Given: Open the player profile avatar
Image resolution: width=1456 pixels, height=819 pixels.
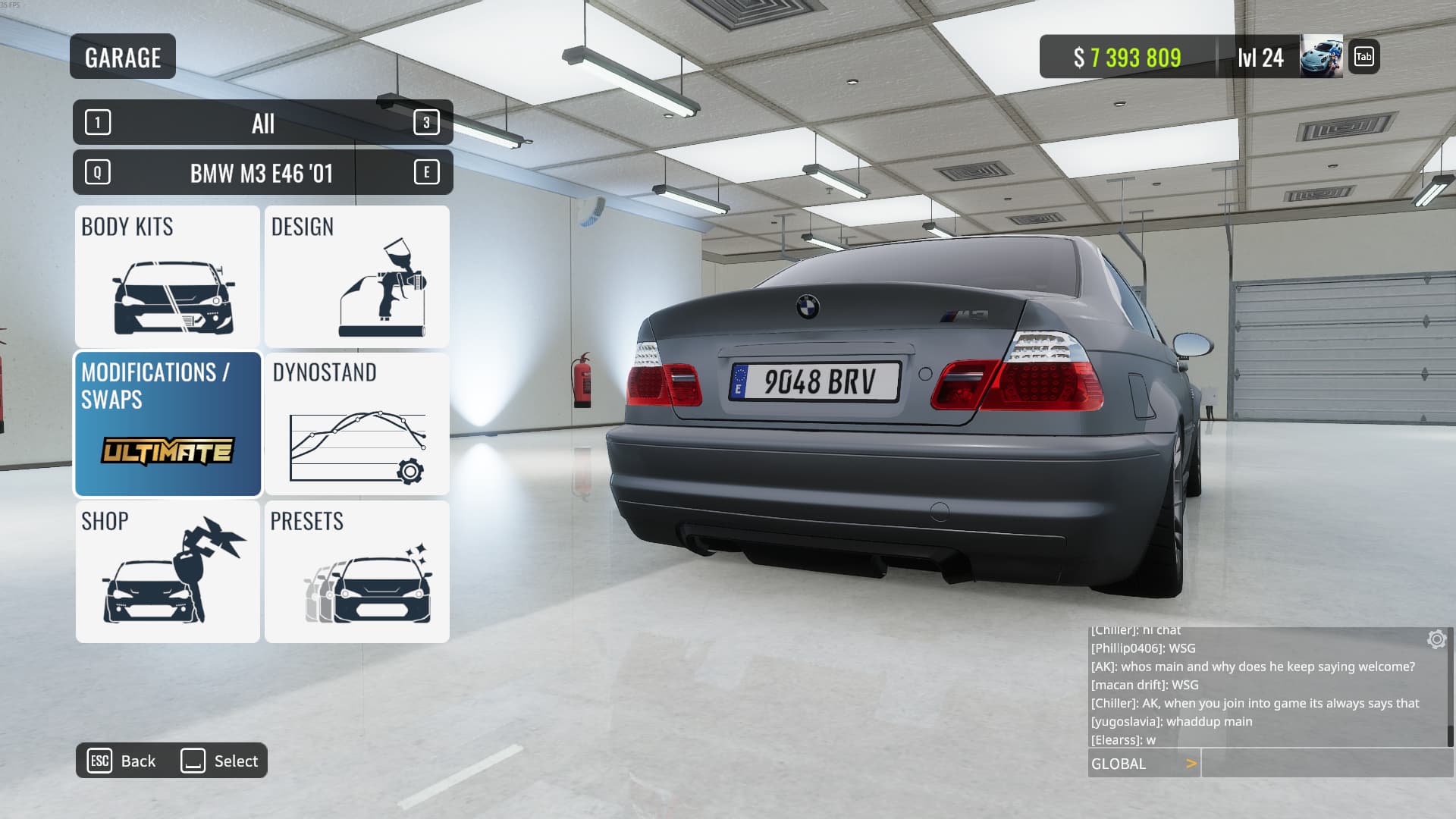Looking at the screenshot, I should [x=1321, y=57].
